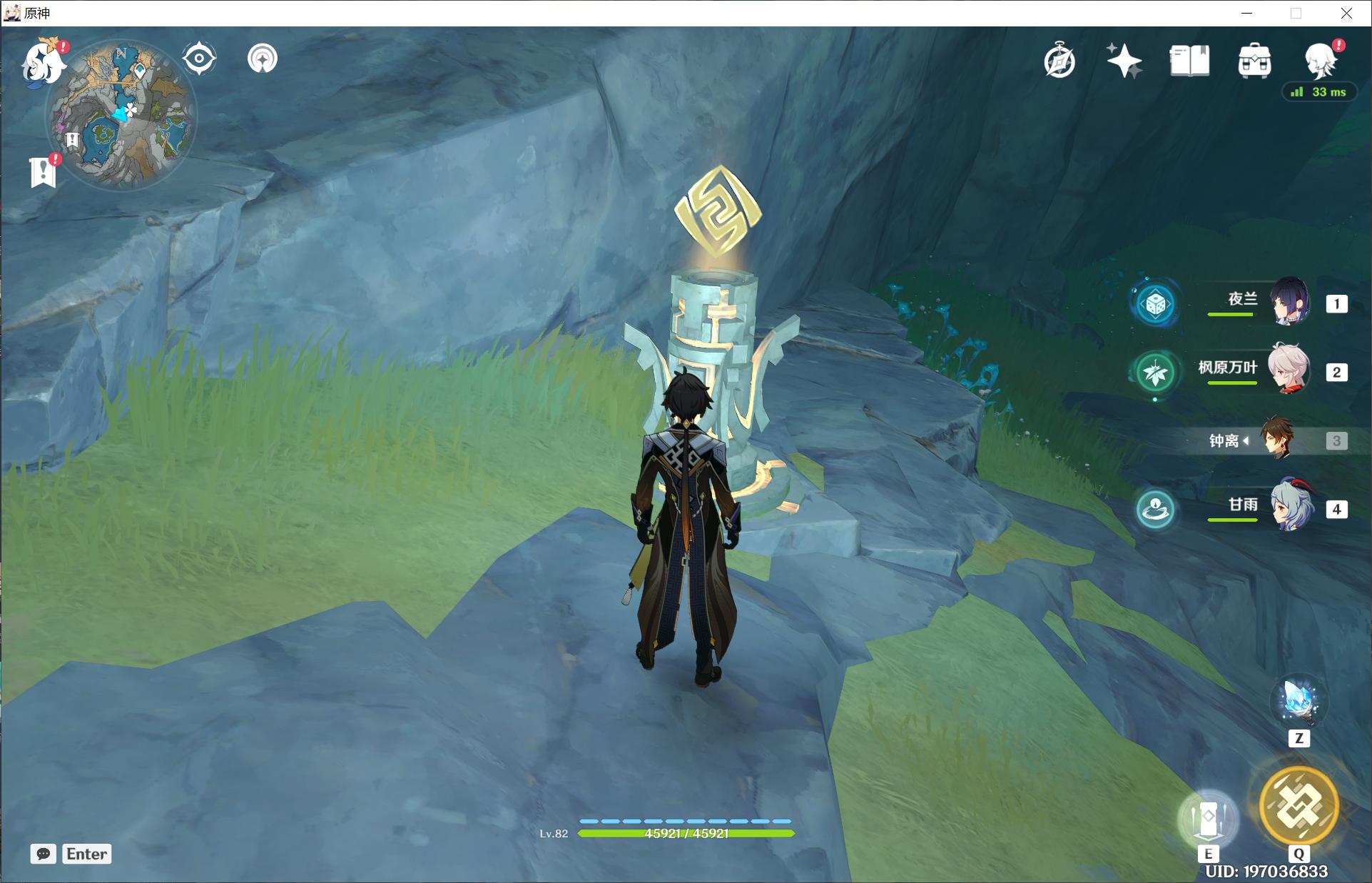Open the adventurer handbook book icon
1372x883 pixels.
[x=1189, y=61]
